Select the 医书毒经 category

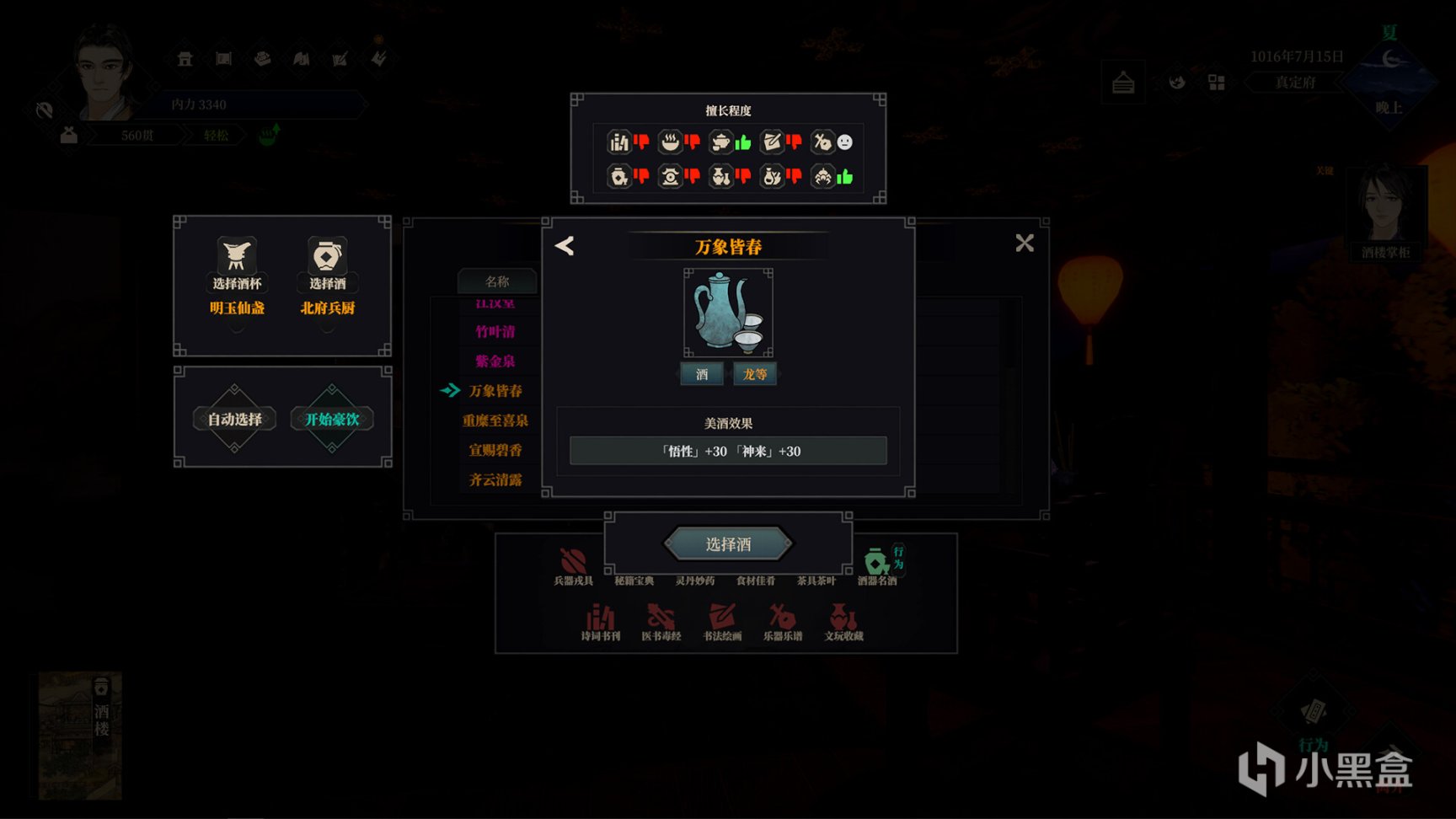(x=661, y=622)
